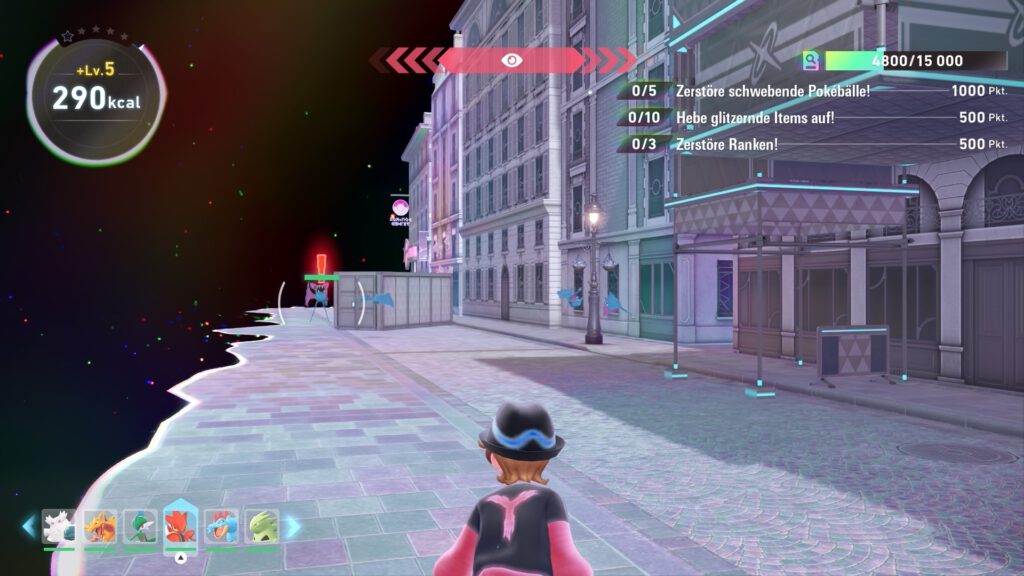Click the left party cycle arrow
Image resolution: width=1024 pixels, height=576 pixels.
pos(28,526)
